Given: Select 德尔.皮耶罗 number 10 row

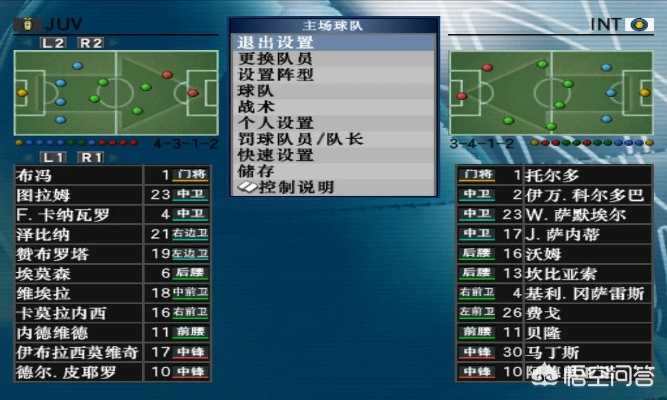Looking at the screenshot, I should tap(112, 372).
